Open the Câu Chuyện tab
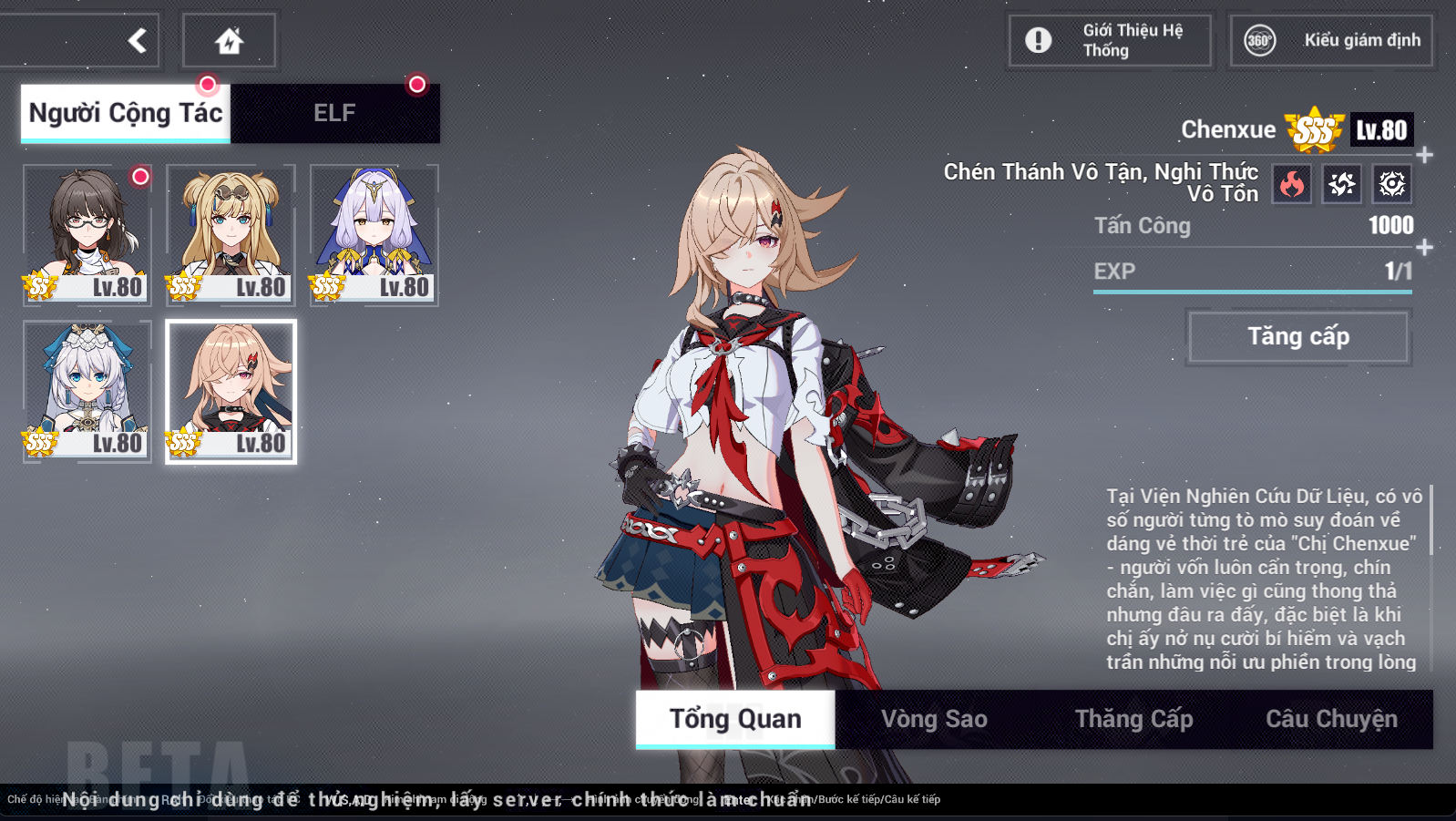Image resolution: width=1456 pixels, height=821 pixels. [x=1331, y=719]
